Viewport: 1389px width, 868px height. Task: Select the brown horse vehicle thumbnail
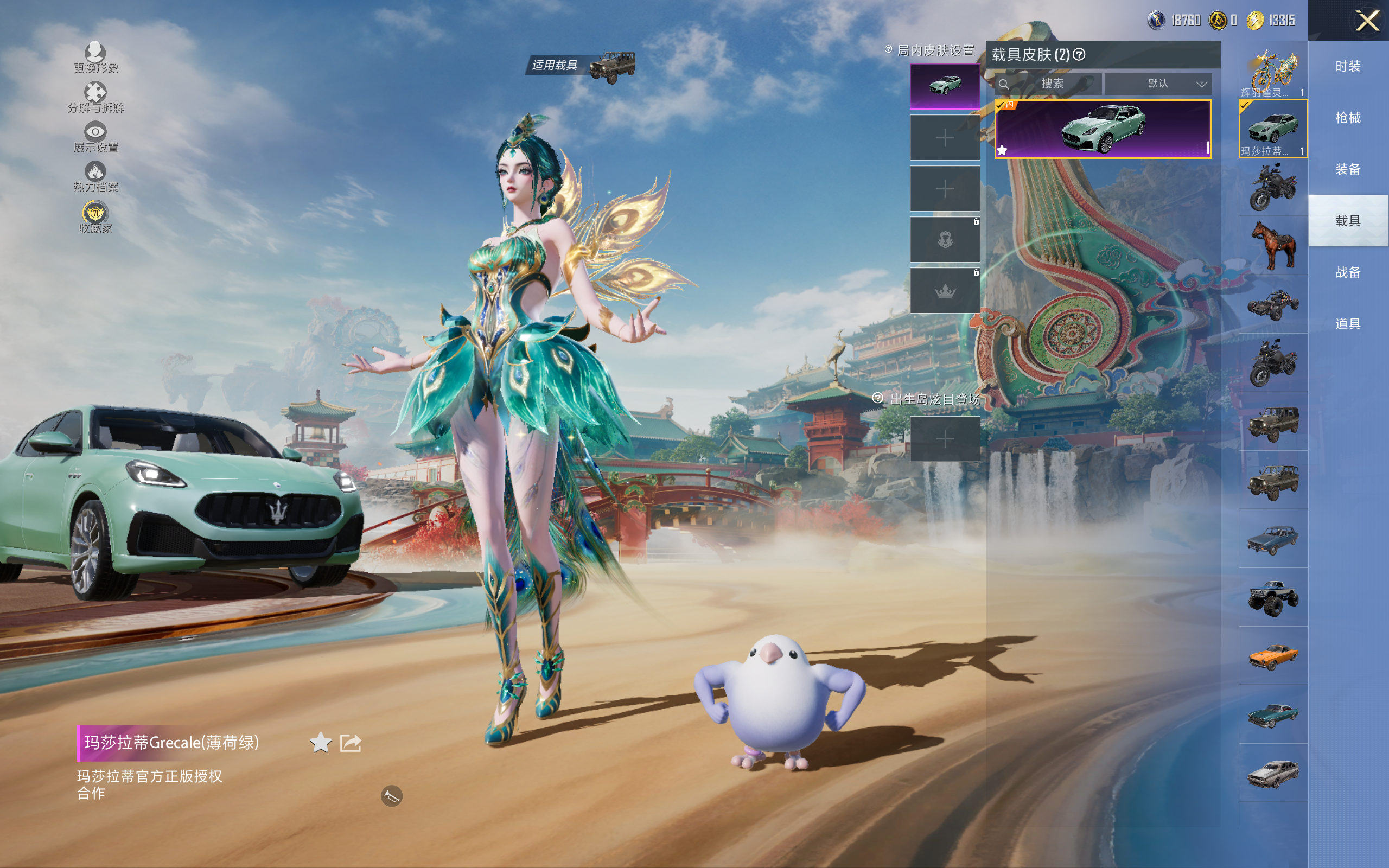point(1273,246)
